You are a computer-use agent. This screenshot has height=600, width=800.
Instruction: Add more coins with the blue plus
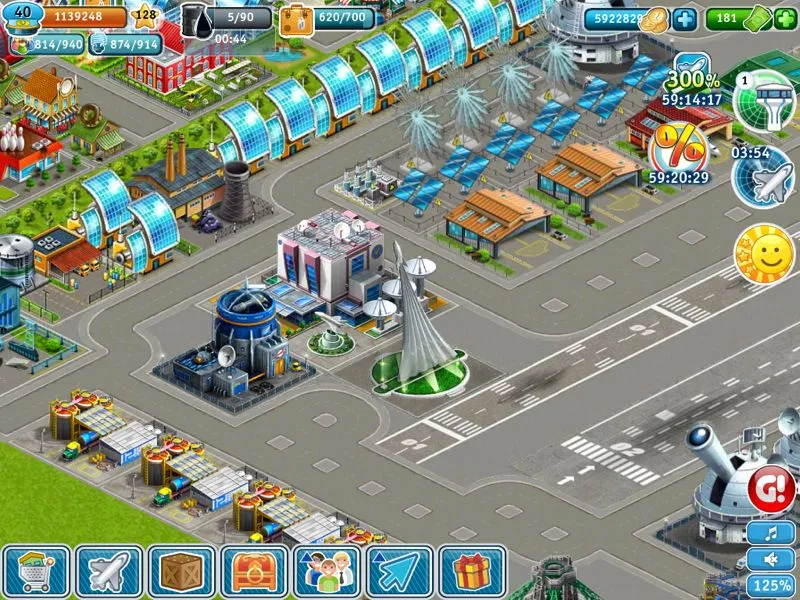click(x=684, y=19)
